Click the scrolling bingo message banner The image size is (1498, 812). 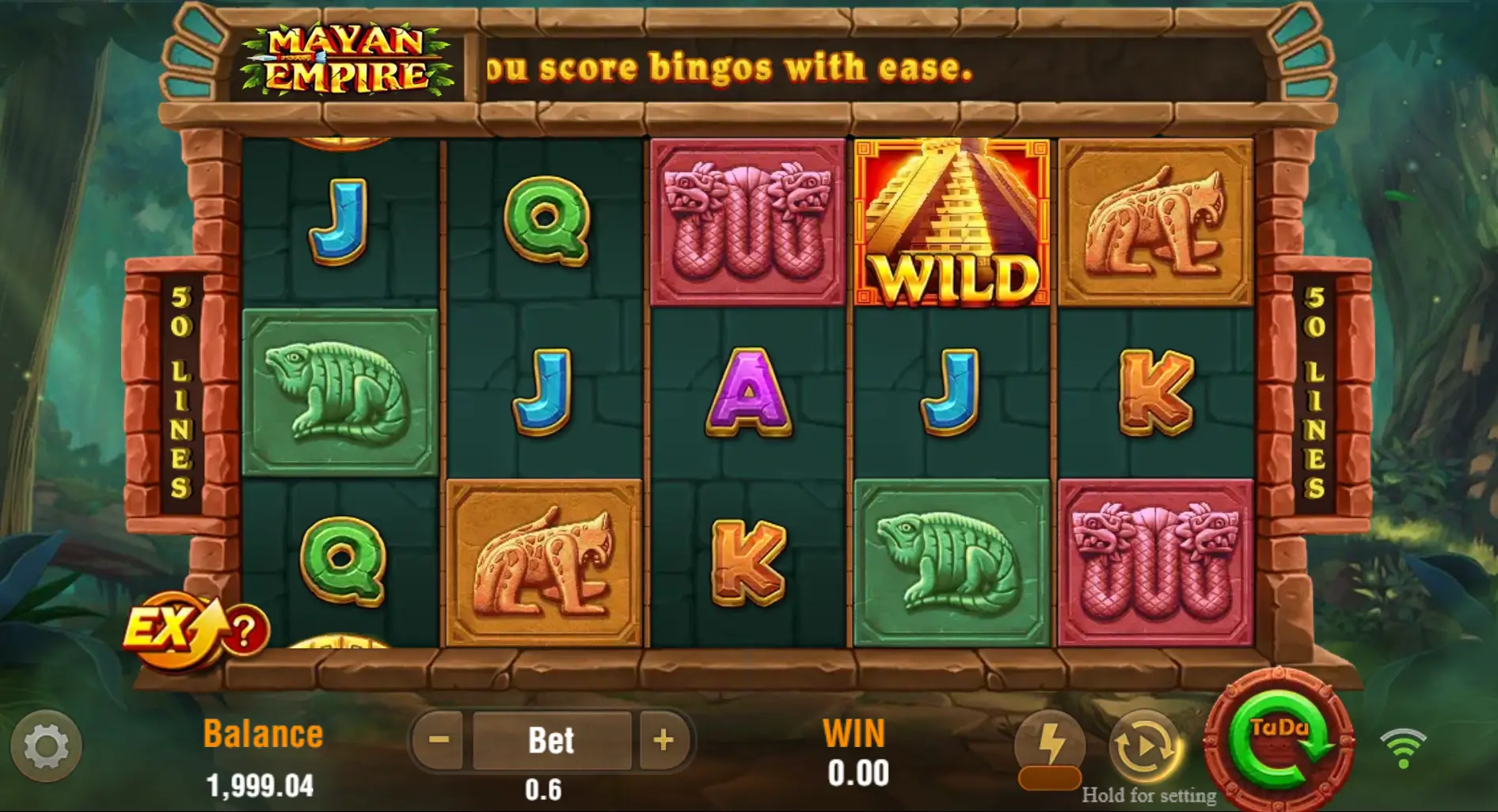tap(728, 67)
